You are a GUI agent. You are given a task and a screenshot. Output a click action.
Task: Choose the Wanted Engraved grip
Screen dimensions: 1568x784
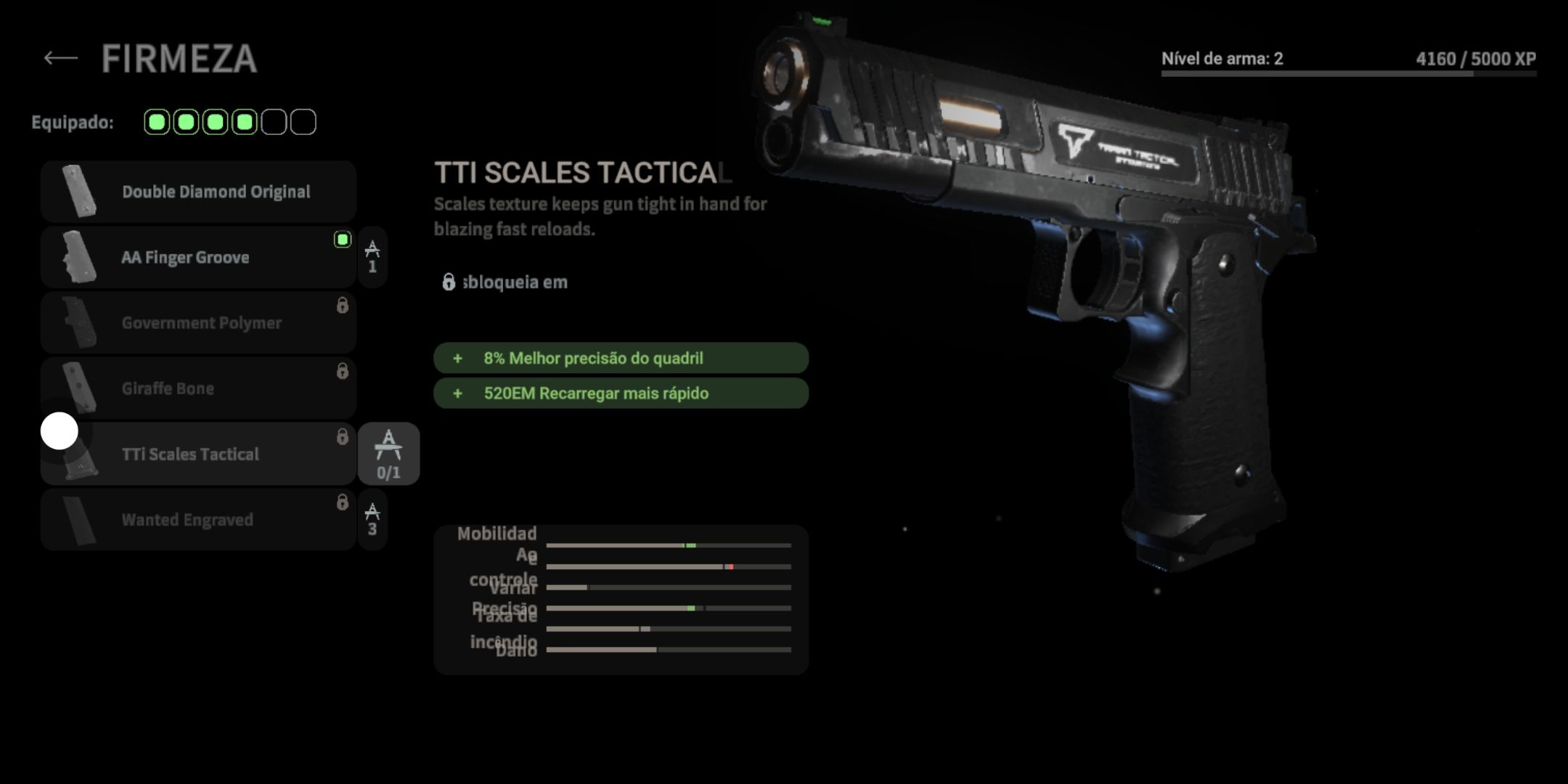pyautogui.click(x=198, y=520)
